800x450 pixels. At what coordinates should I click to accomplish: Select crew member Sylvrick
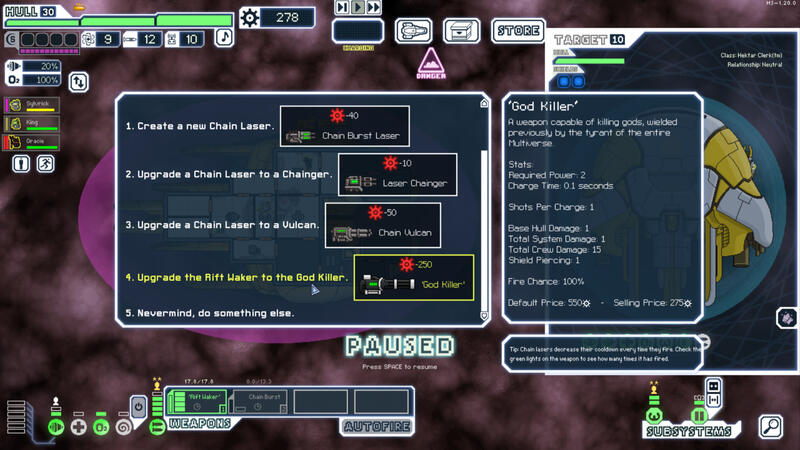[x=33, y=105]
